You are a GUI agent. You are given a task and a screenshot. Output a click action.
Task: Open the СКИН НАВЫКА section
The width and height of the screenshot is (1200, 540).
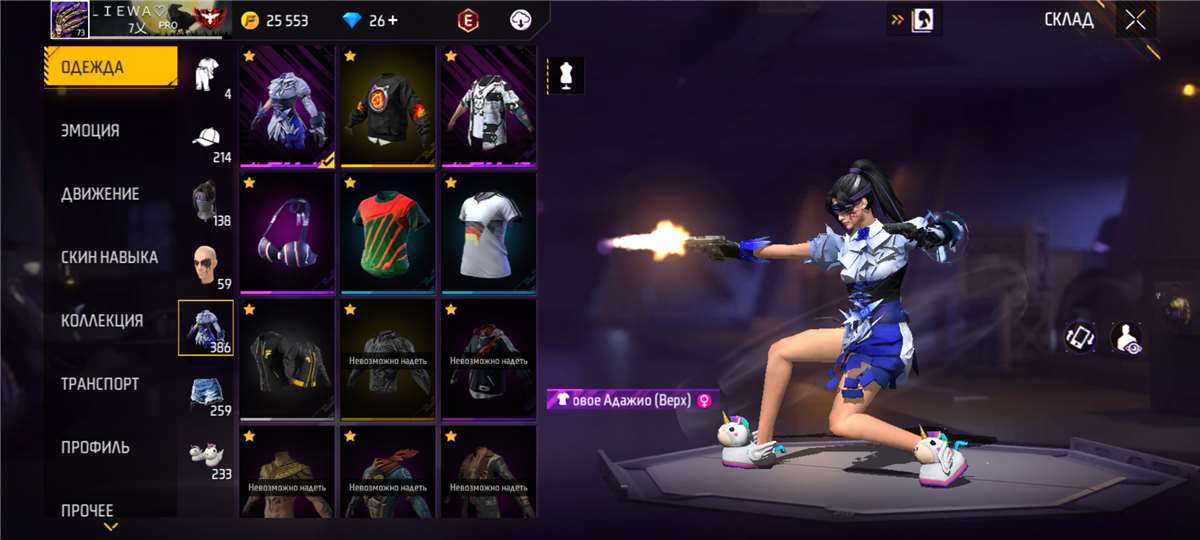(x=109, y=257)
